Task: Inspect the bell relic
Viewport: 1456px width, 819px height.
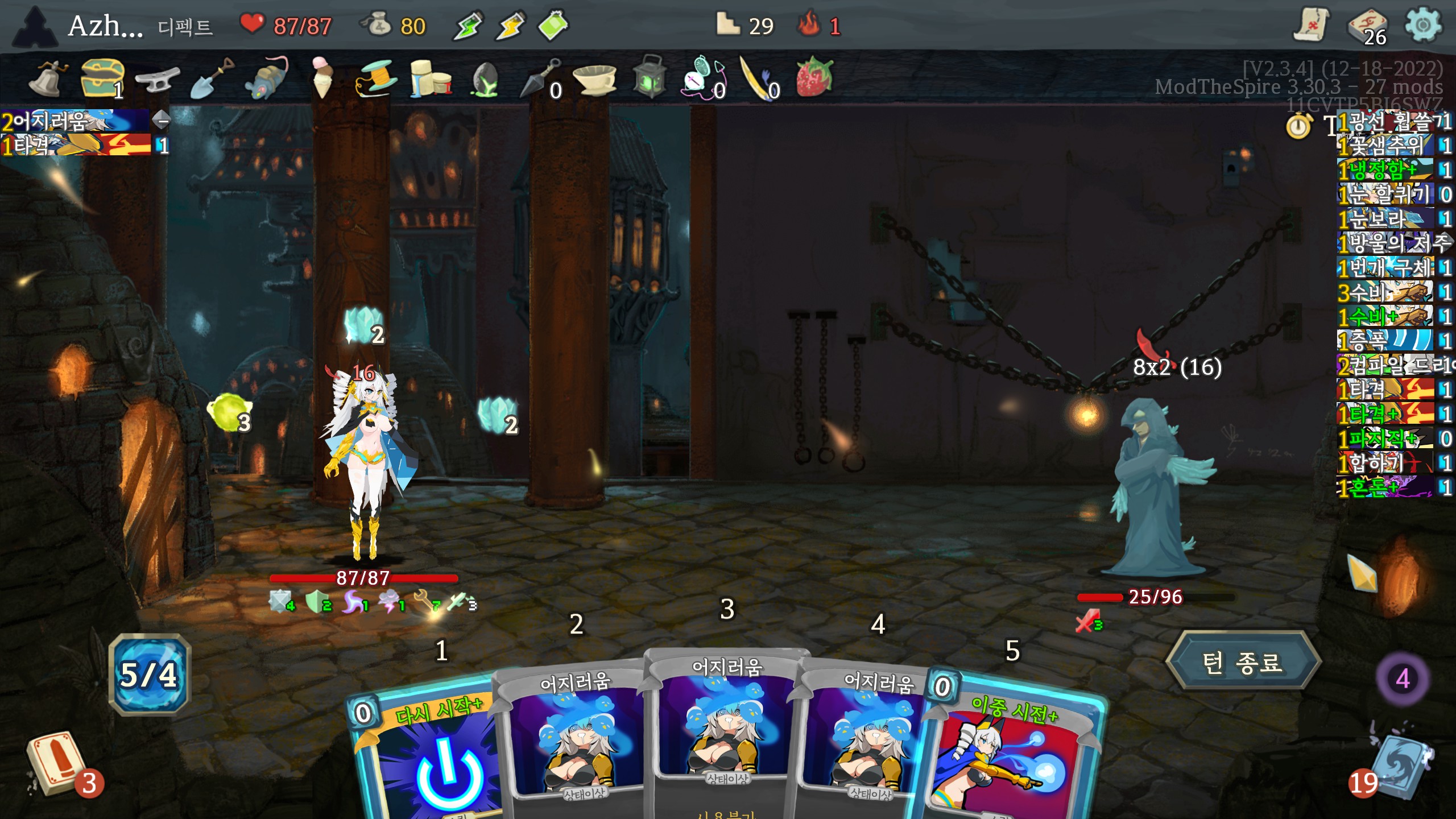Action: (49, 78)
